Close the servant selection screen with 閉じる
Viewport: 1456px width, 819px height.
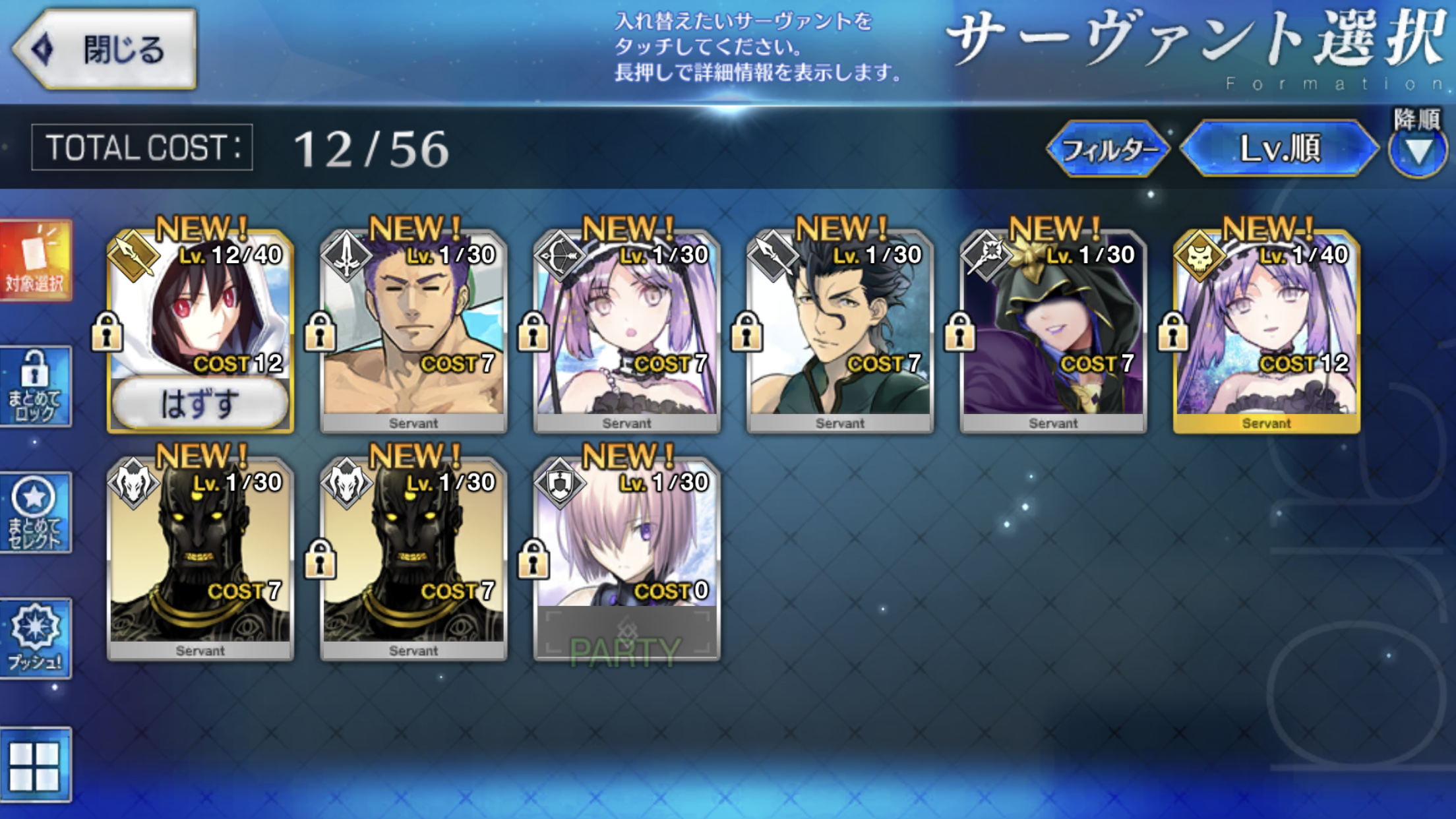click(x=106, y=49)
